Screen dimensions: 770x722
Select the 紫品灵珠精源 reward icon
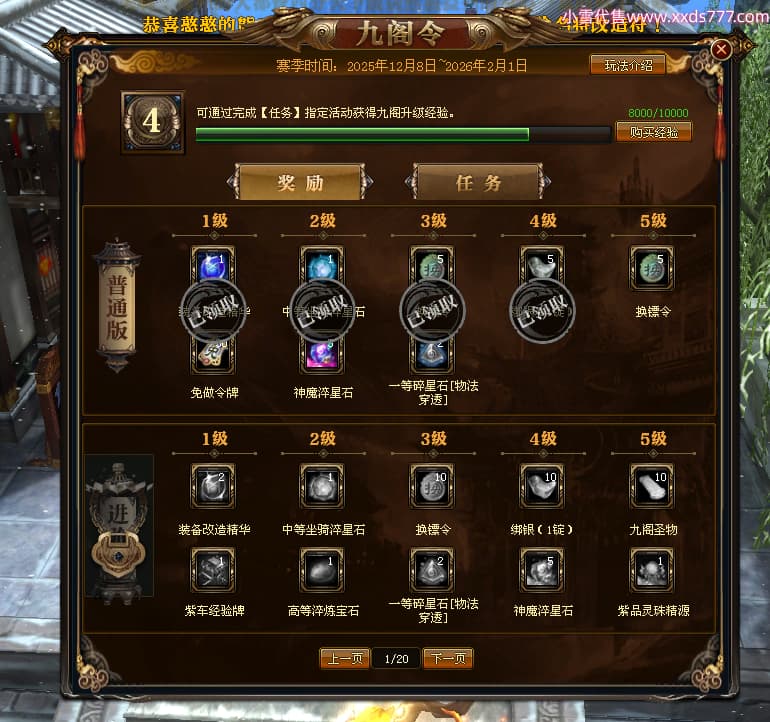[x=651, y=569]
